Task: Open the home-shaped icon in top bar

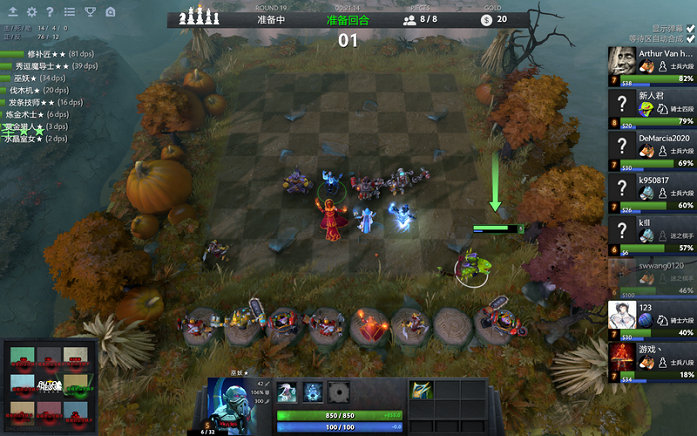Action: 108,12
